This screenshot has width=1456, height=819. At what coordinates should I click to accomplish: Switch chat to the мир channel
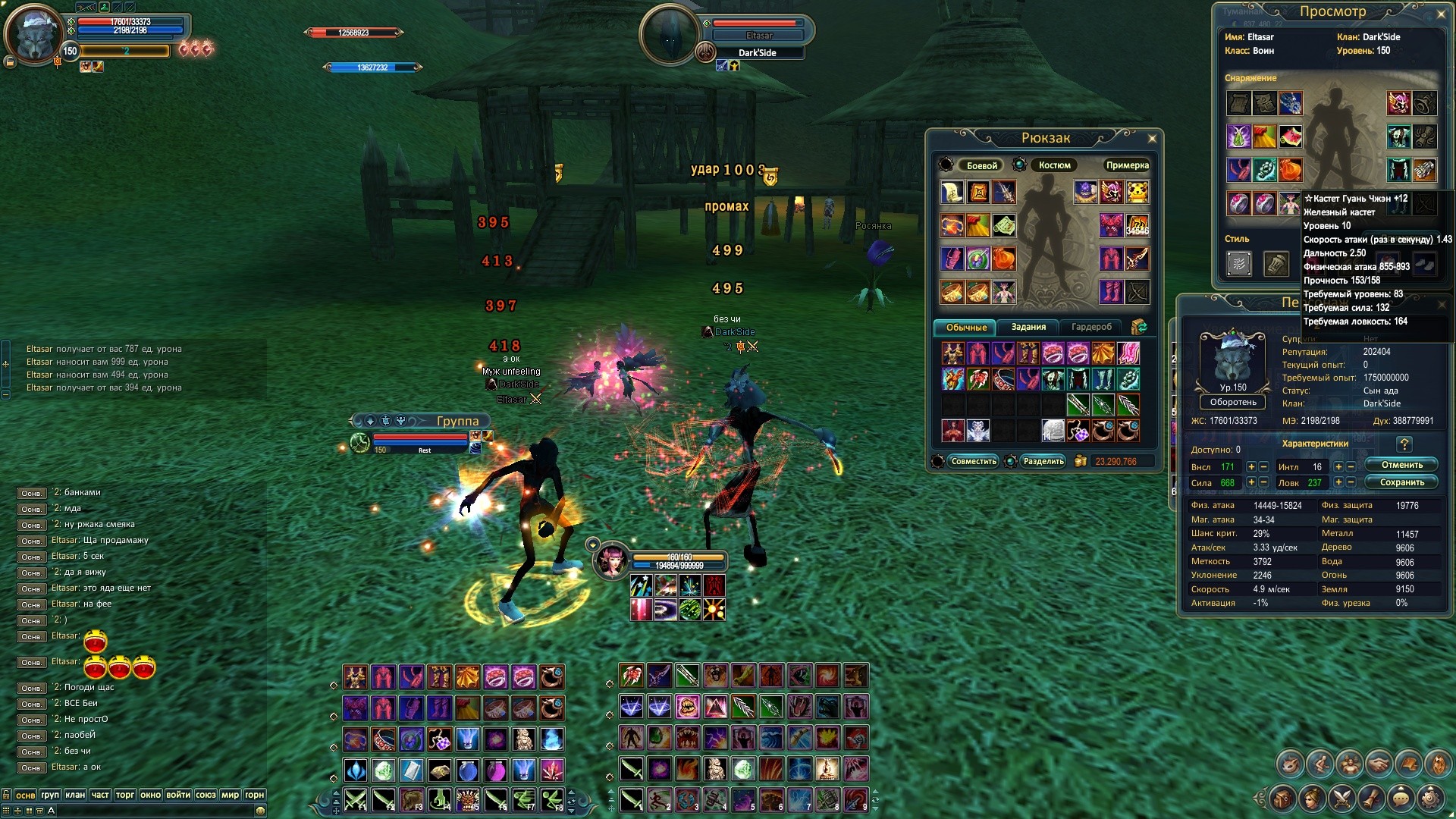[230, 795]
